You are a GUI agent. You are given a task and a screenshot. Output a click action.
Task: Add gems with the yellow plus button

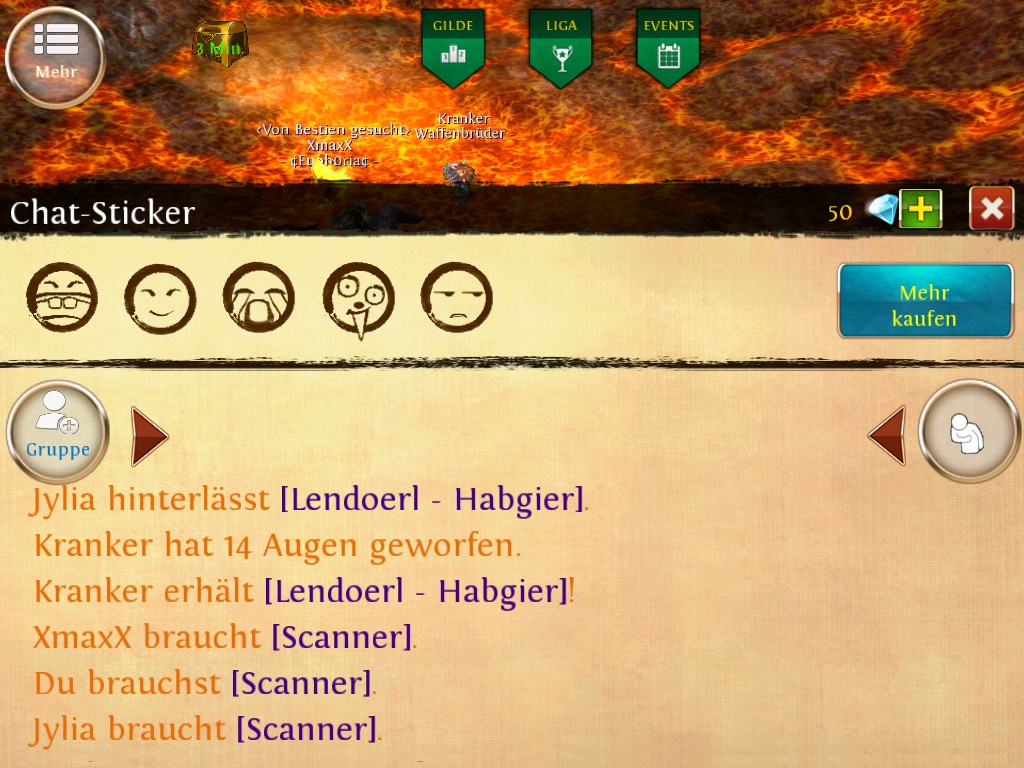coord(920,209)
